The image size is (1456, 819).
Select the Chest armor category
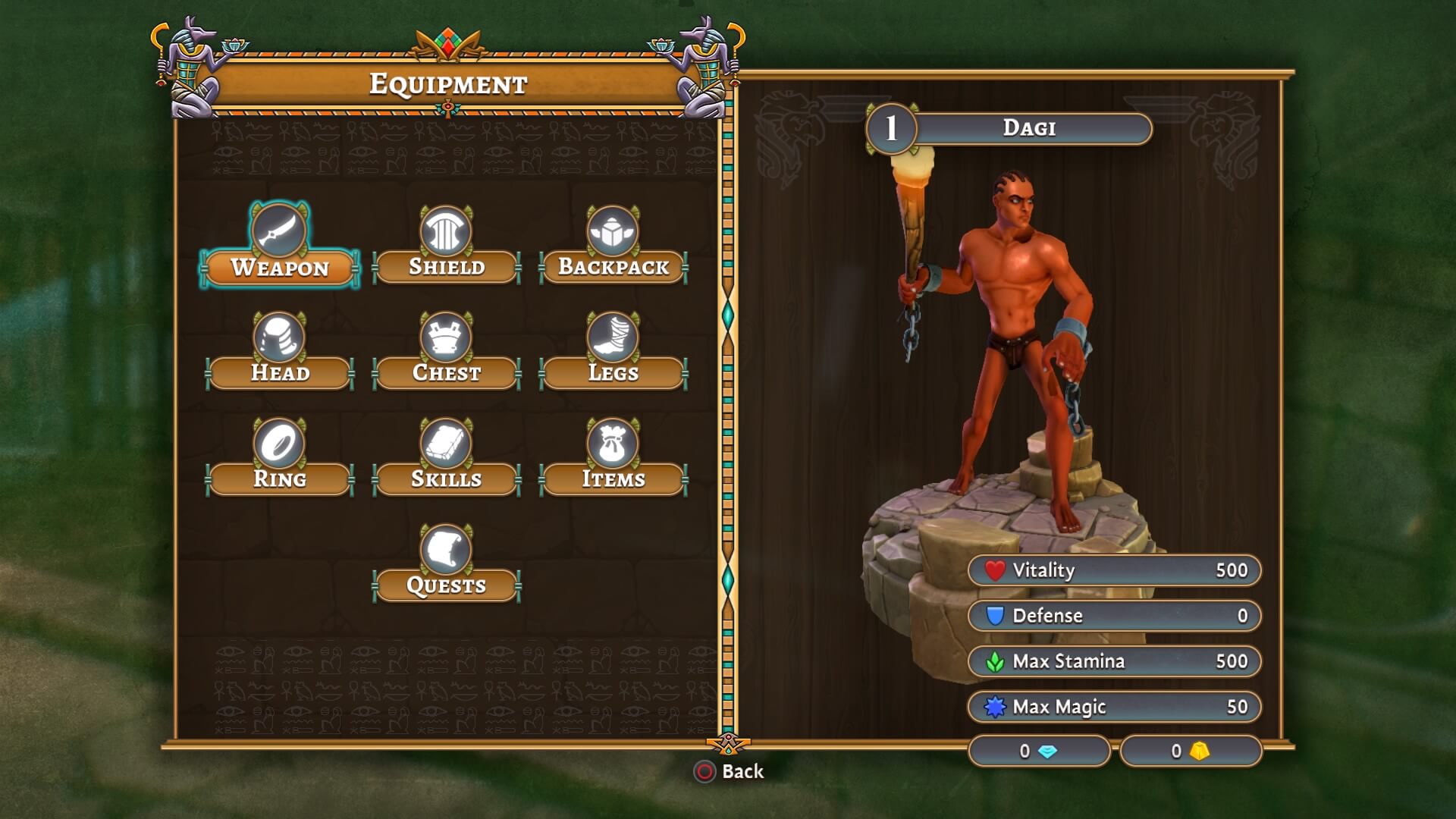point(447,373)
